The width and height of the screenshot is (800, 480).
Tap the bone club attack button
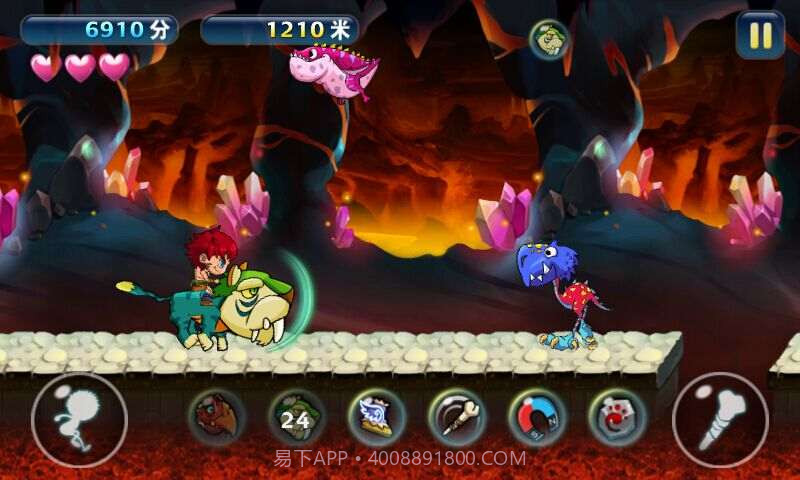pos(720,420)
